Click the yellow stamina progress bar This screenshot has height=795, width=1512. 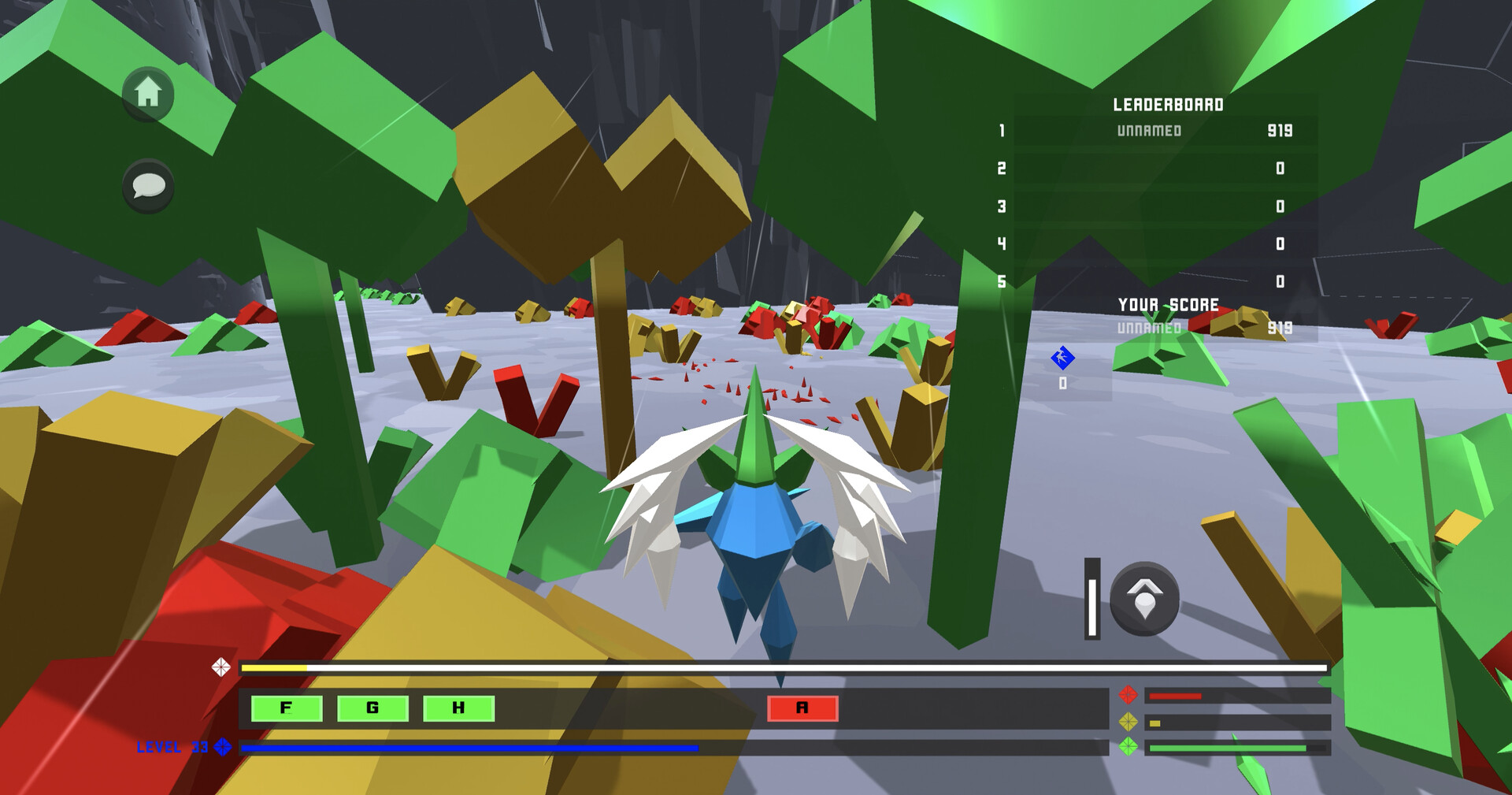tap(272, 668)
